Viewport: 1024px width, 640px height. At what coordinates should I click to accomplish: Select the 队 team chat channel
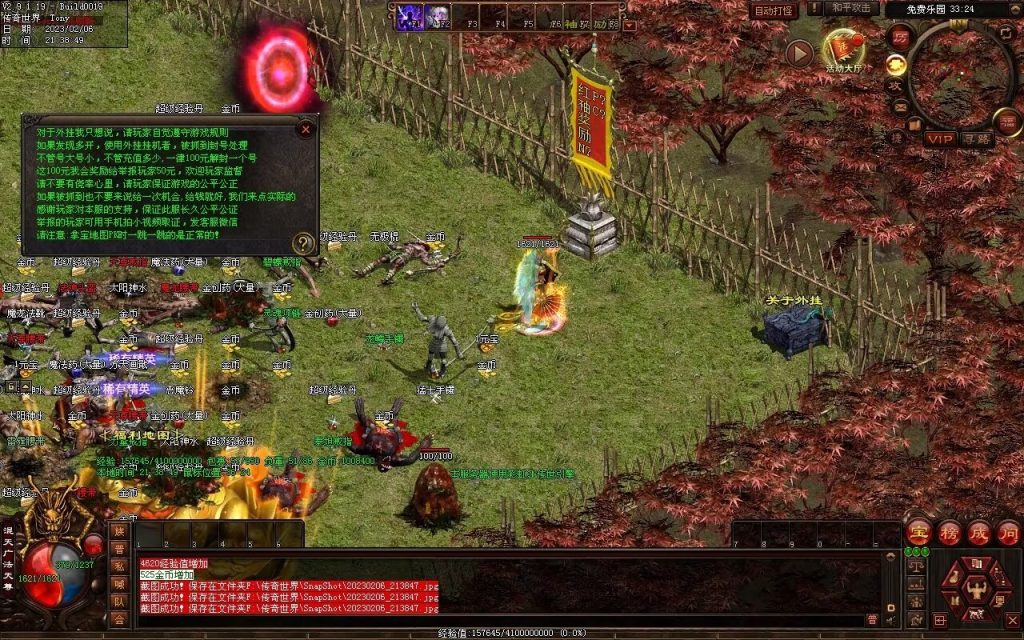[119, 602]
